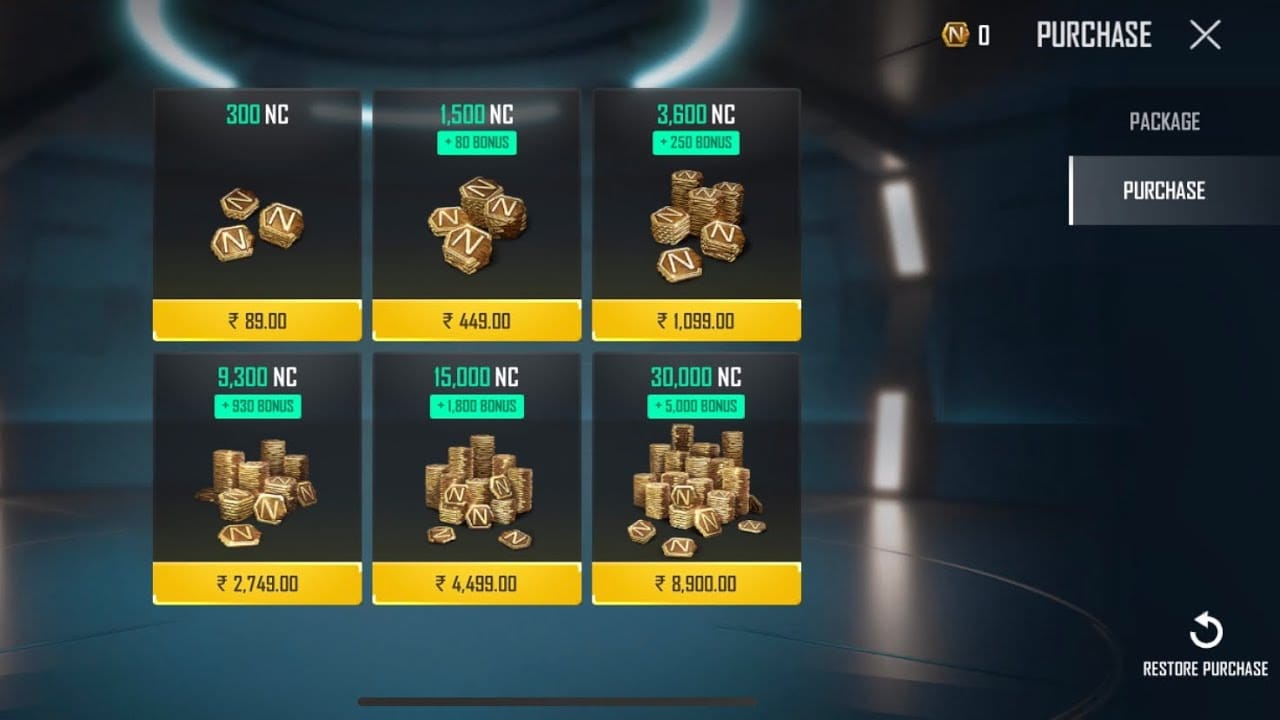Select the 15,000 NC coin pile image
Image resolution: width=1280 pixels, height=720 pixels.
point(476,490)
